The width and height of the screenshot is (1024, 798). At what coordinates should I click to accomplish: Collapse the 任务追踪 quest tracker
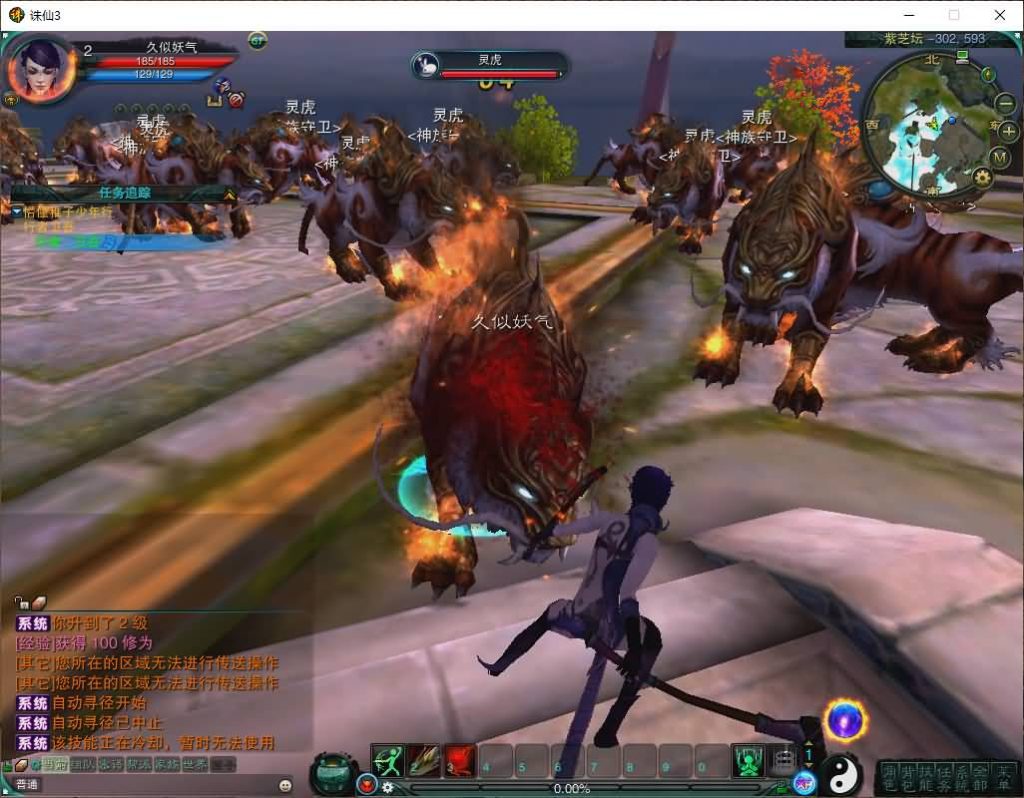click(229, 194)
